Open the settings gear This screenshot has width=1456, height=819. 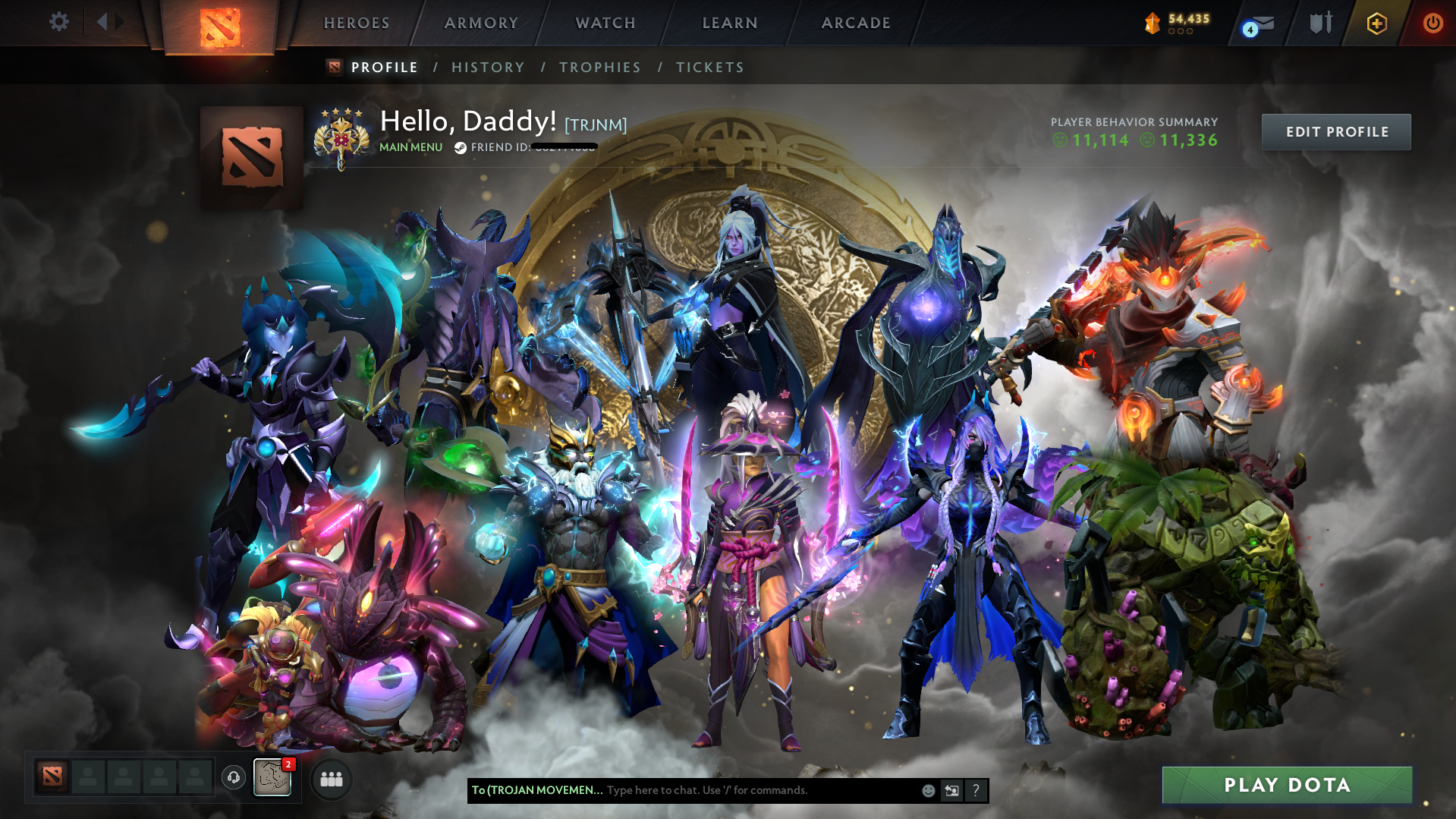tap(58, 22)
